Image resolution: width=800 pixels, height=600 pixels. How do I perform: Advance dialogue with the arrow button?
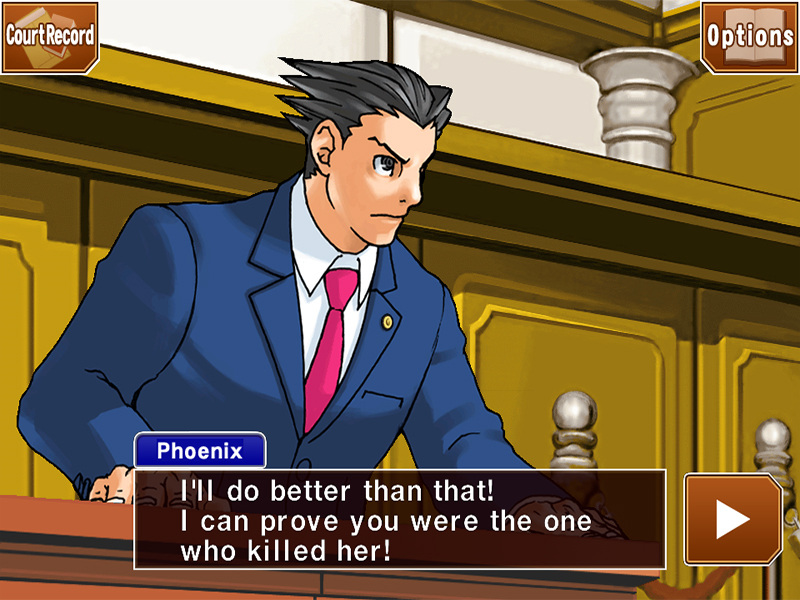click(733, 519)
